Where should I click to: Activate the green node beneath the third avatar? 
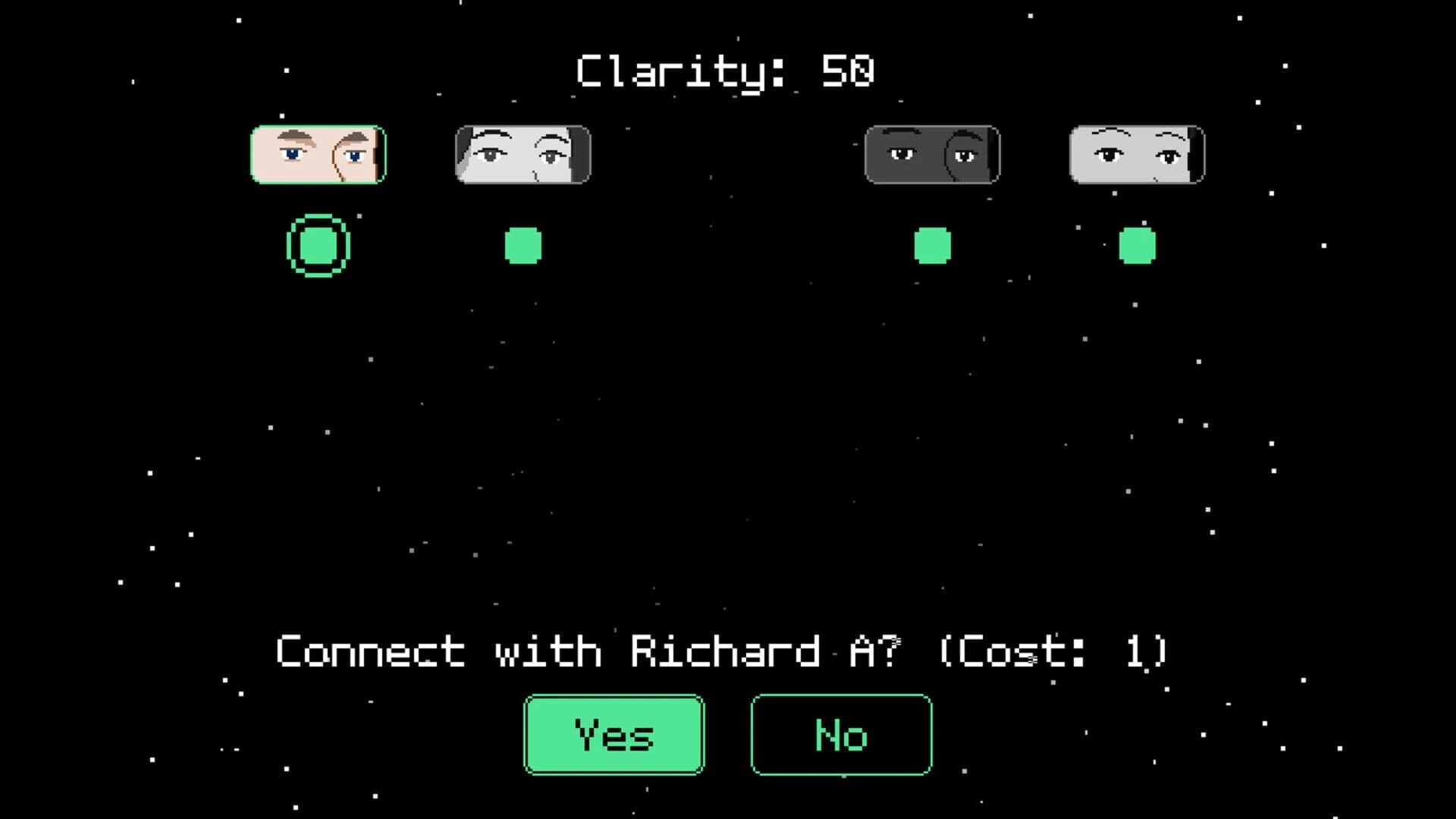(931, 244)
